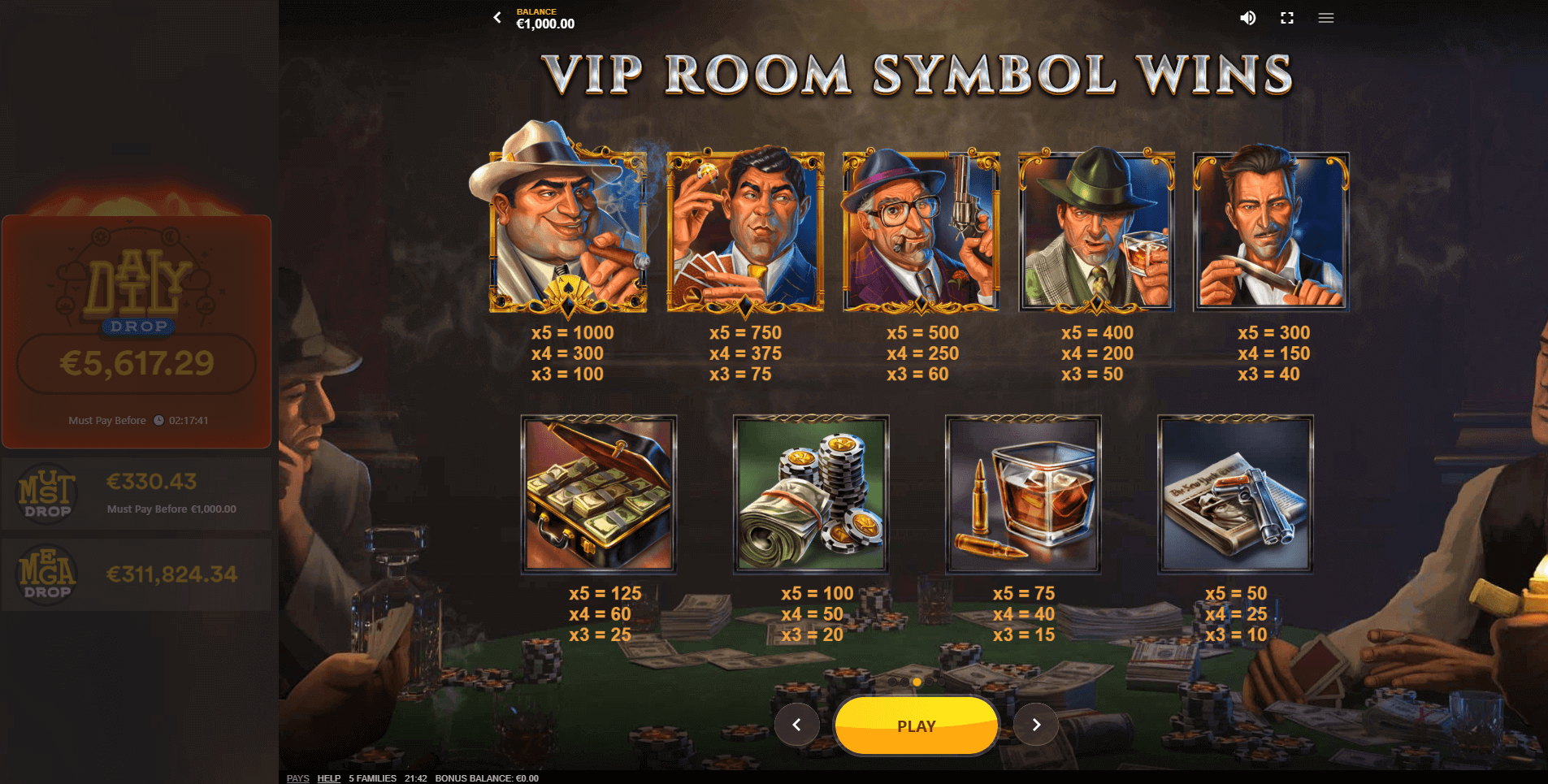This screenshot has height=784, width=1548.
Task: Toggle the sound speaker icon
Action: (1247, 18)
